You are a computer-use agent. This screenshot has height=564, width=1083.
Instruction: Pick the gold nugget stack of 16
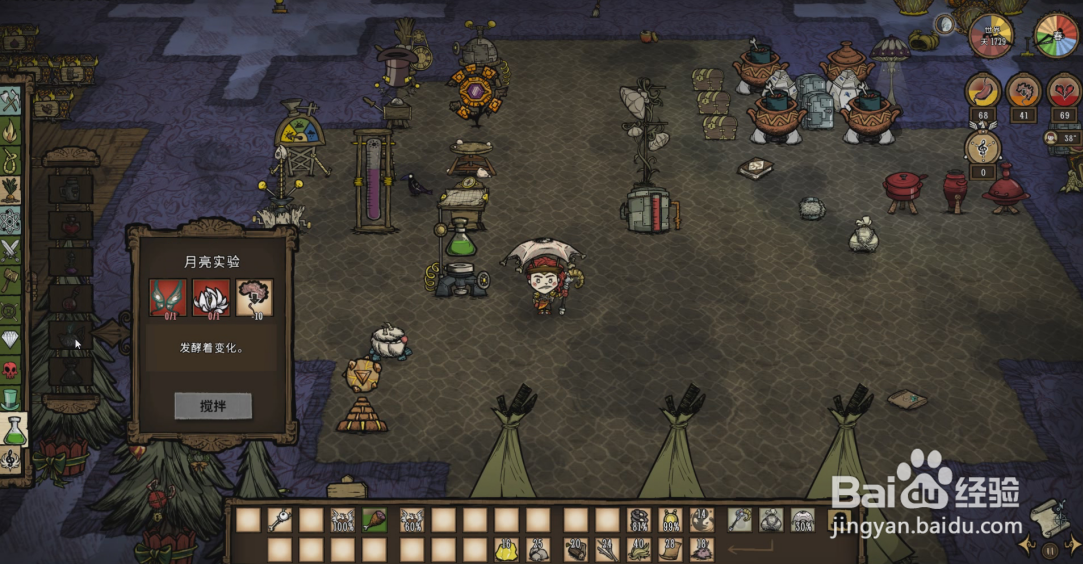506,549
